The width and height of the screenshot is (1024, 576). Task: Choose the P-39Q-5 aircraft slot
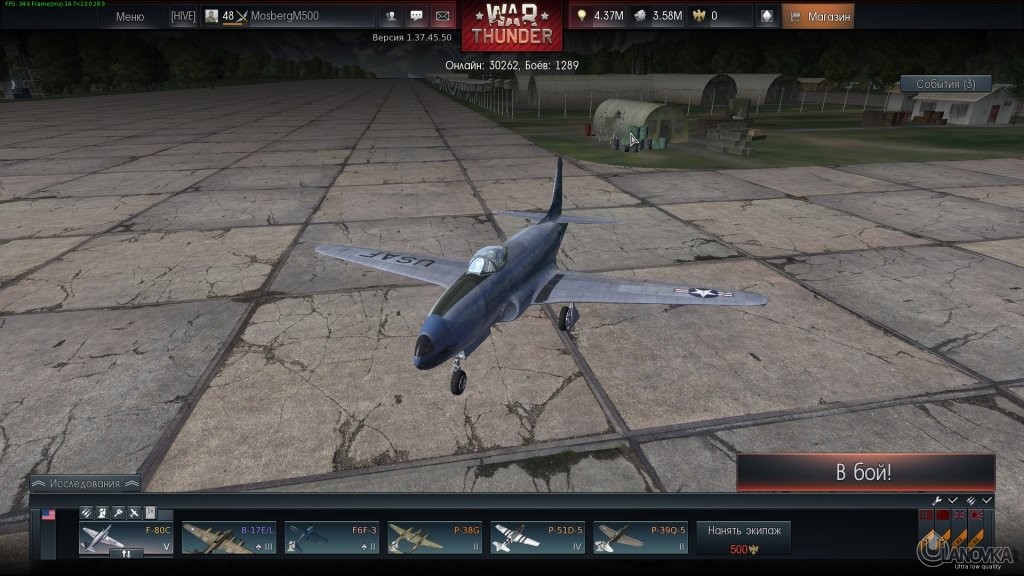pyautogui.click(x=641, y=536)
